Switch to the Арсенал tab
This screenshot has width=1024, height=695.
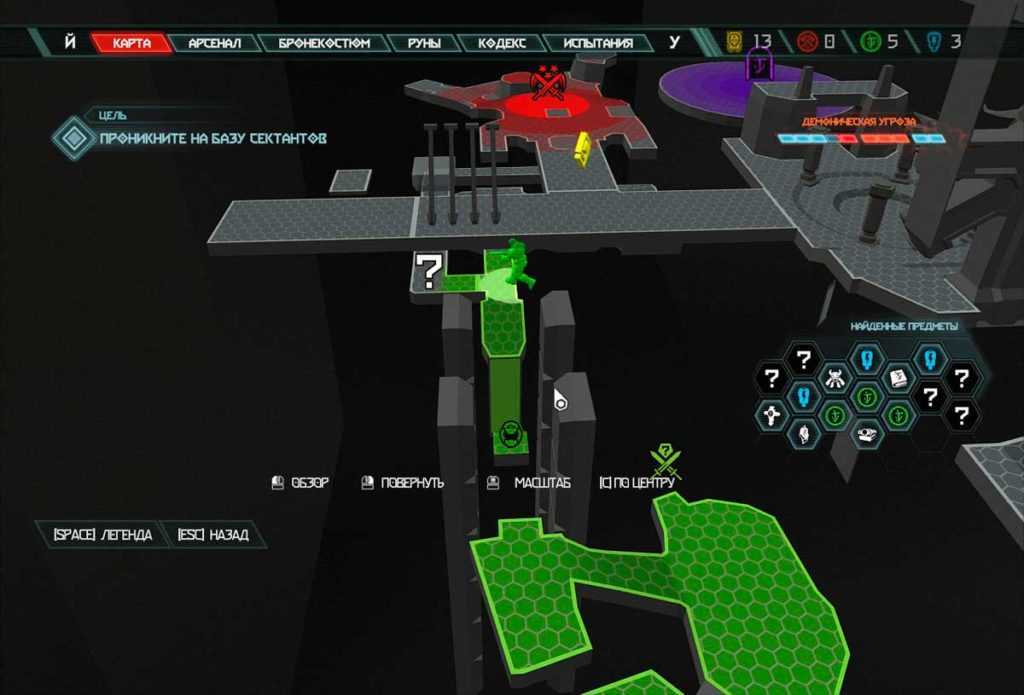[x=214, y=43]
